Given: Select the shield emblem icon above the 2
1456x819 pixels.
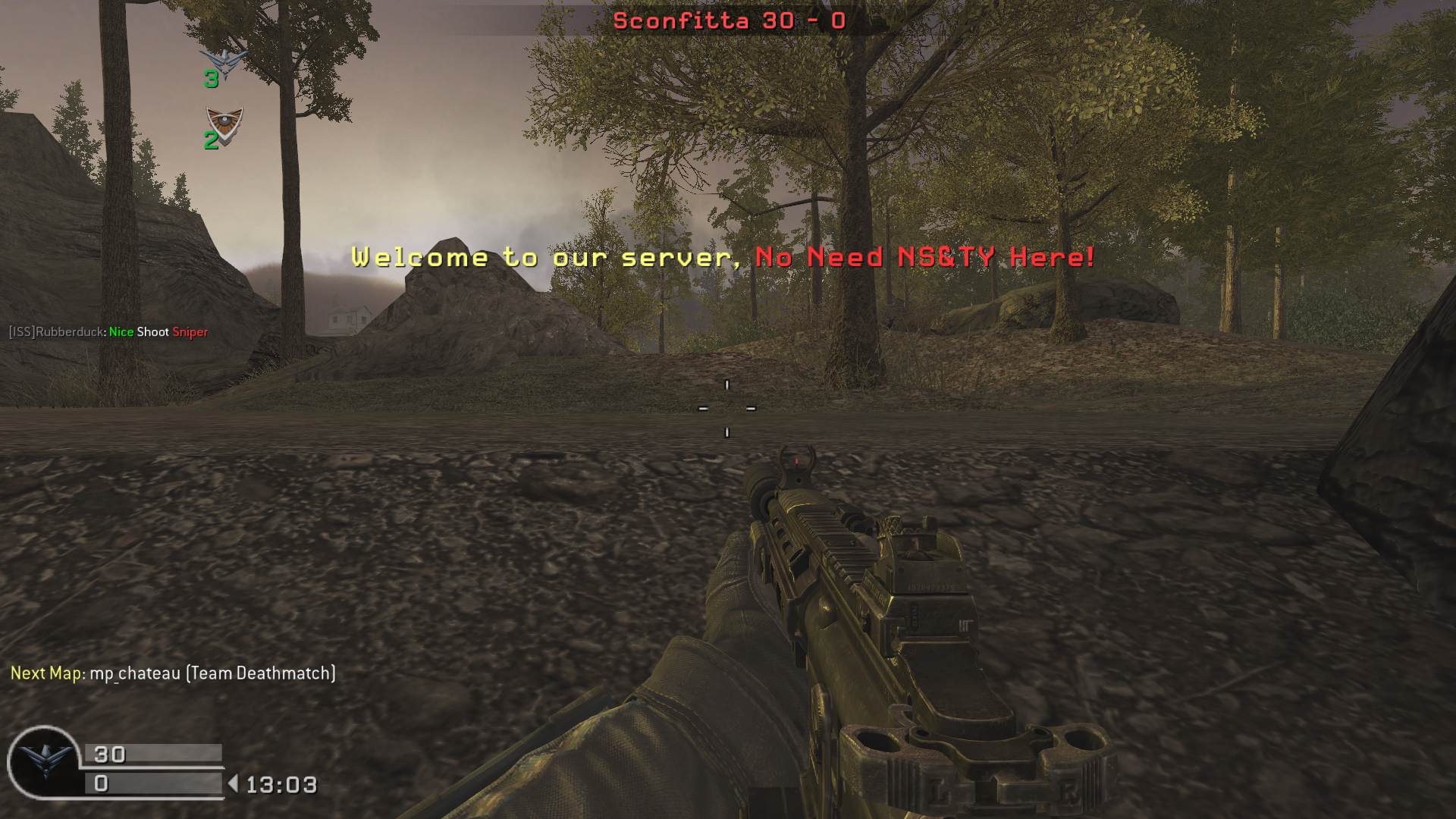Looking at the screenshot, I should pos(224,121).
